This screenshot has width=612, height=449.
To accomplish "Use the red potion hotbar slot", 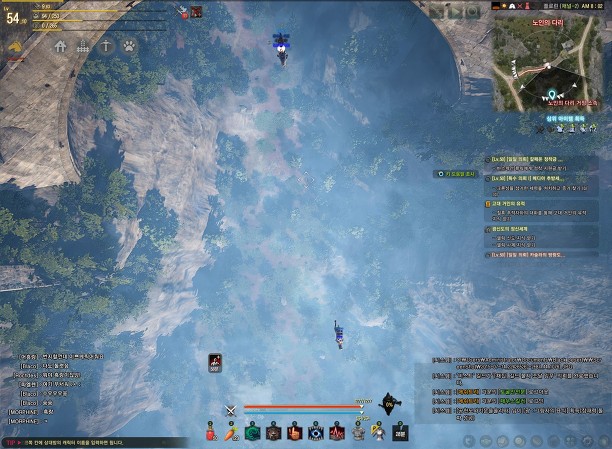I will coord(212,433).
